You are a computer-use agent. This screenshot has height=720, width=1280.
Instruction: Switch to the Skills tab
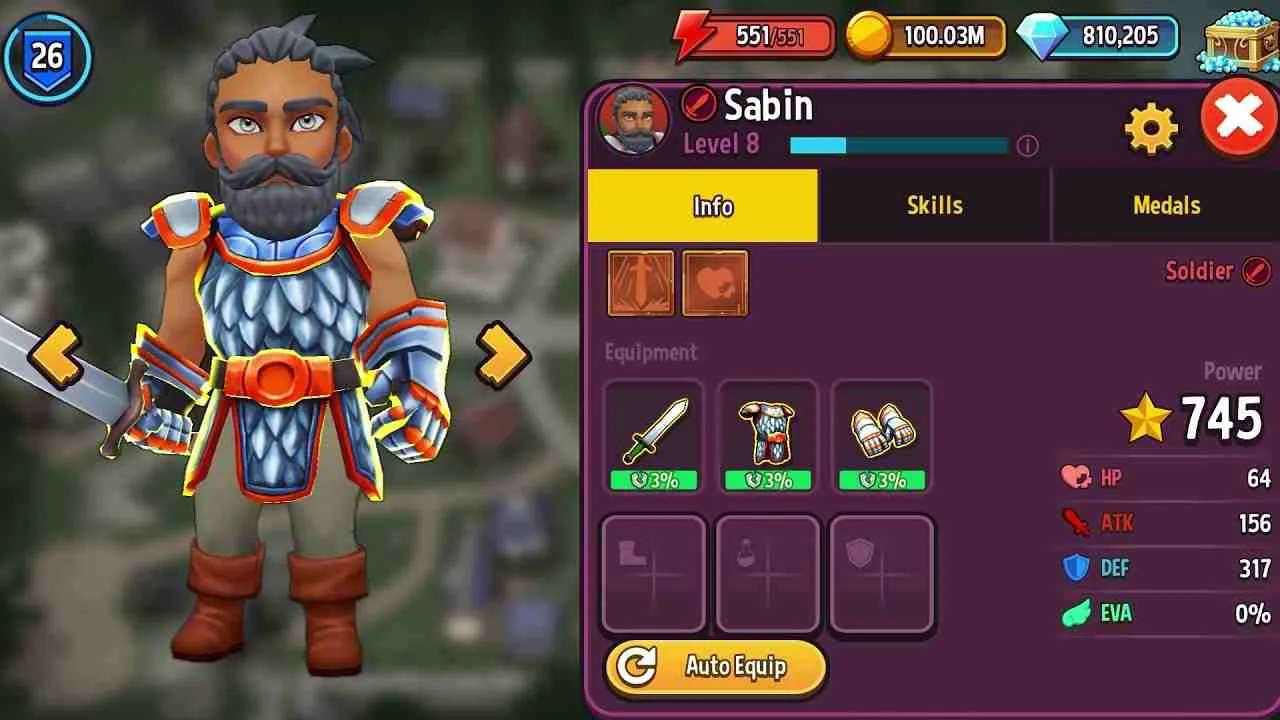tap(935, 206)
